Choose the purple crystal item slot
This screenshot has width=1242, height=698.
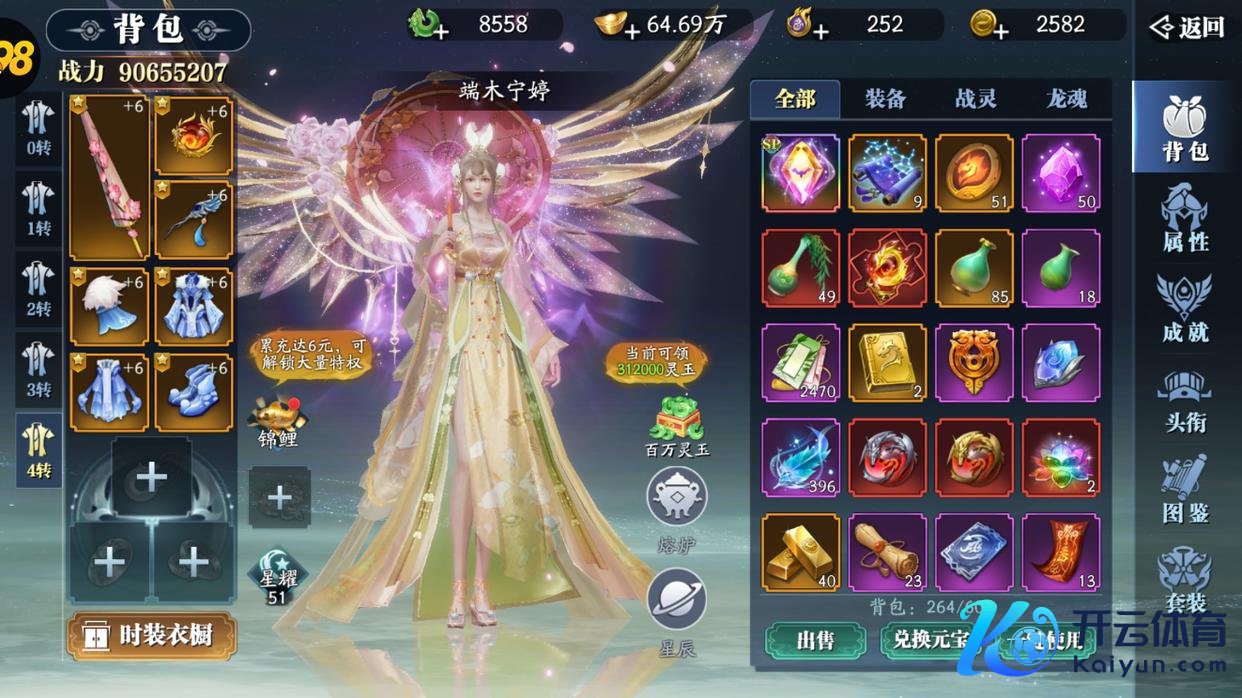(1061, 173)
